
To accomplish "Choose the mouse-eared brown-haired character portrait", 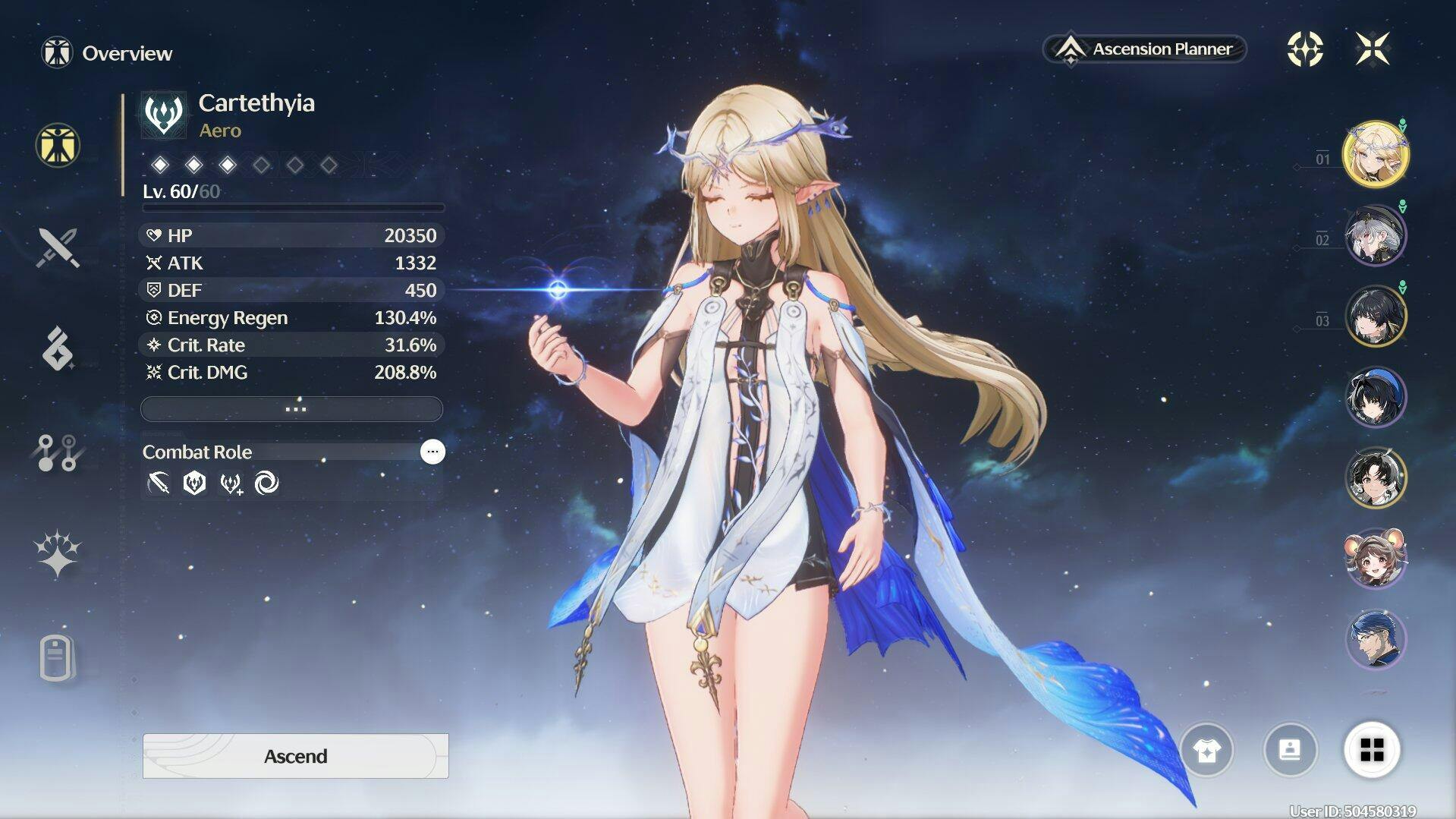I will (1376, 559).
